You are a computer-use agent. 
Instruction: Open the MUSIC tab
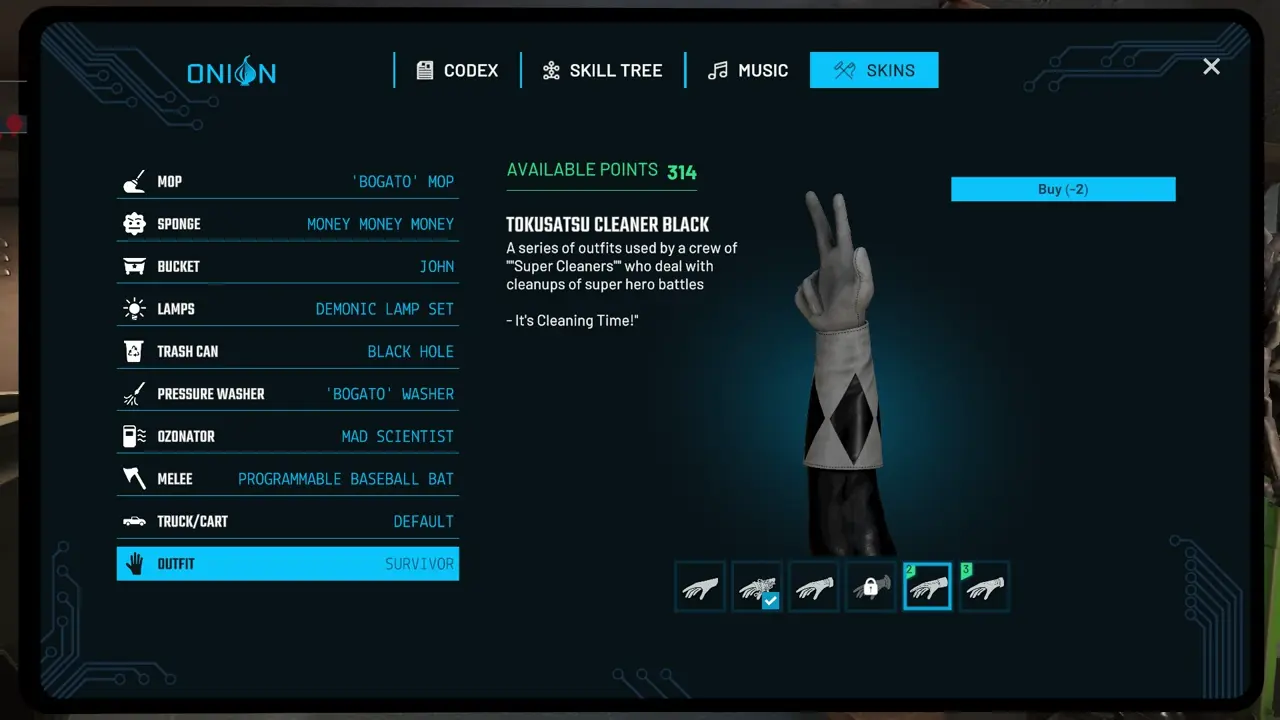coord(747,70)
